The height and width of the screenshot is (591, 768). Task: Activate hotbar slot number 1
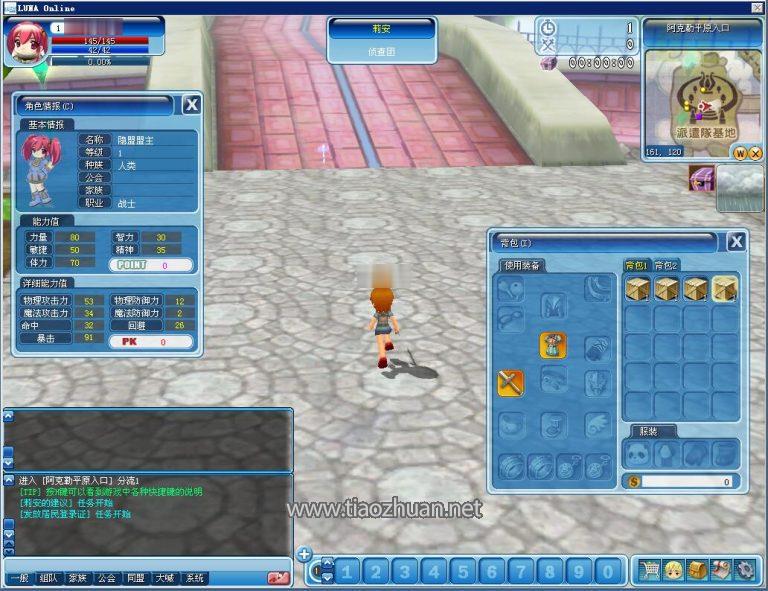(347, 572)
